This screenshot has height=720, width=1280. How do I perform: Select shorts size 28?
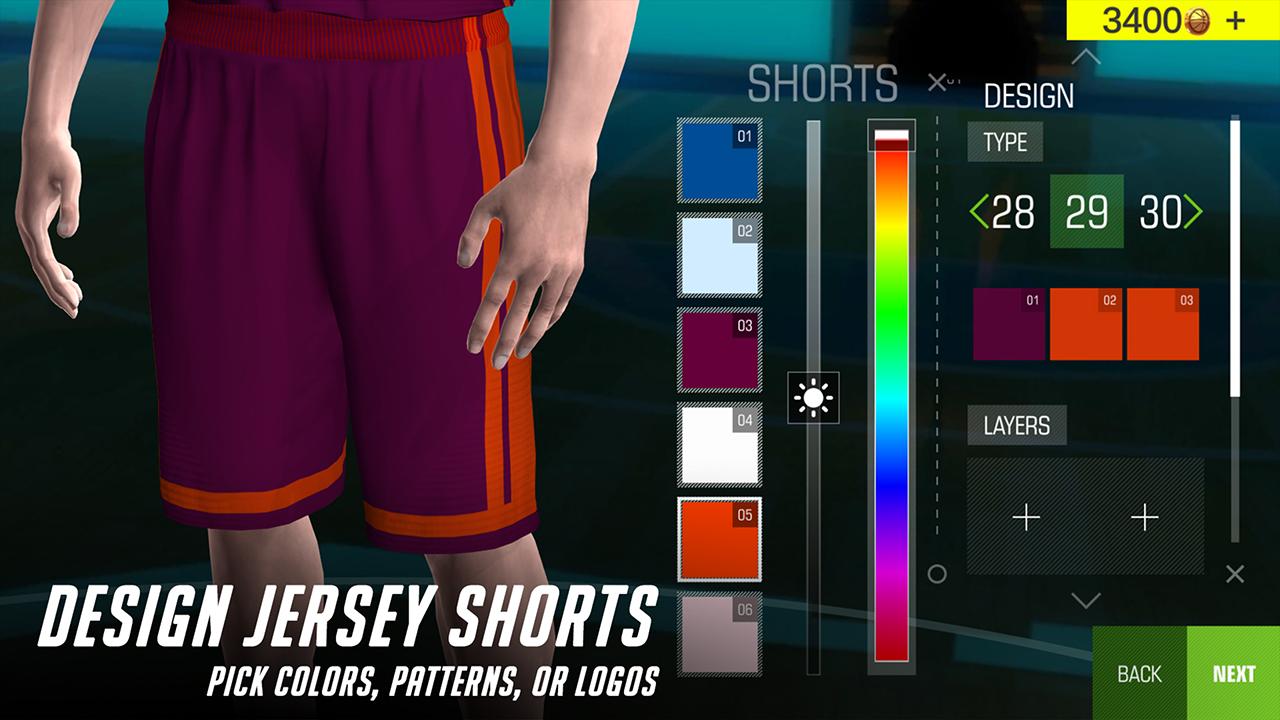pos(1012,212)
